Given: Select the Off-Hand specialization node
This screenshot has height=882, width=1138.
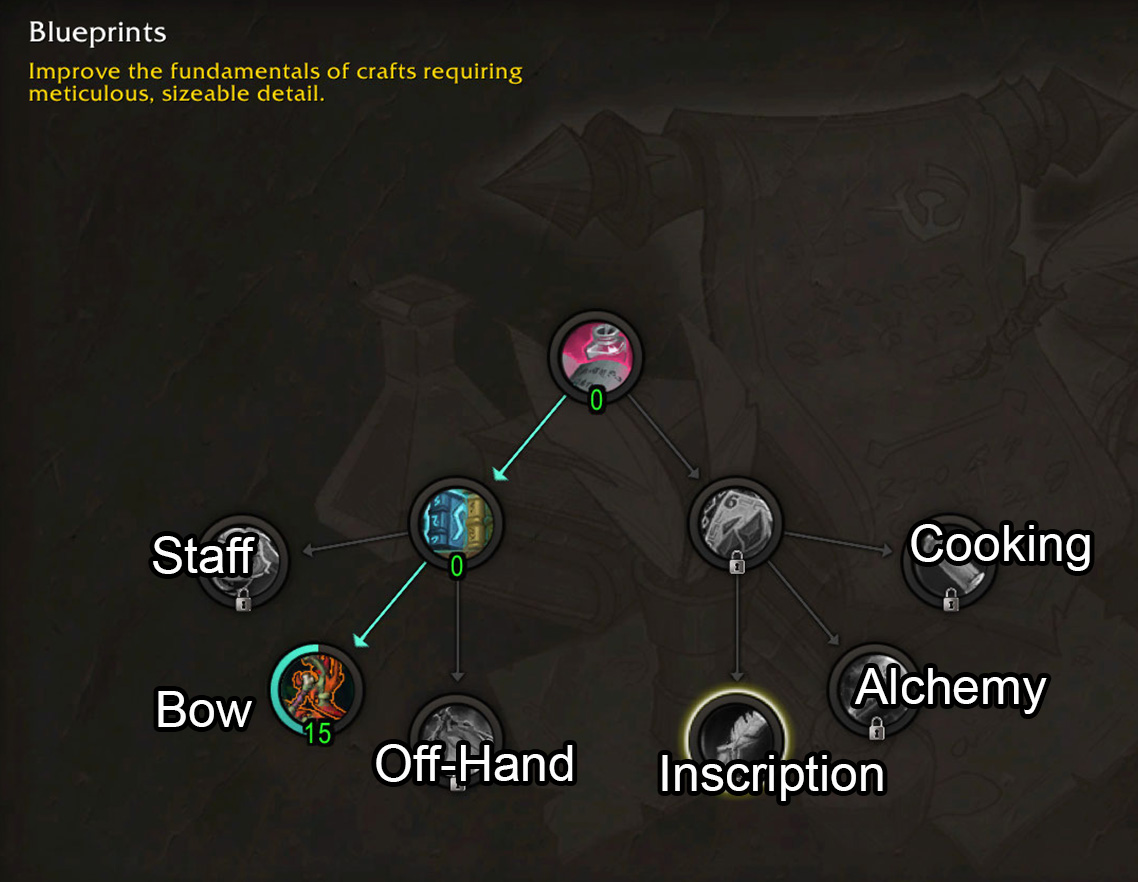Looking at the screenshot, I should click(x=457, y=740).
